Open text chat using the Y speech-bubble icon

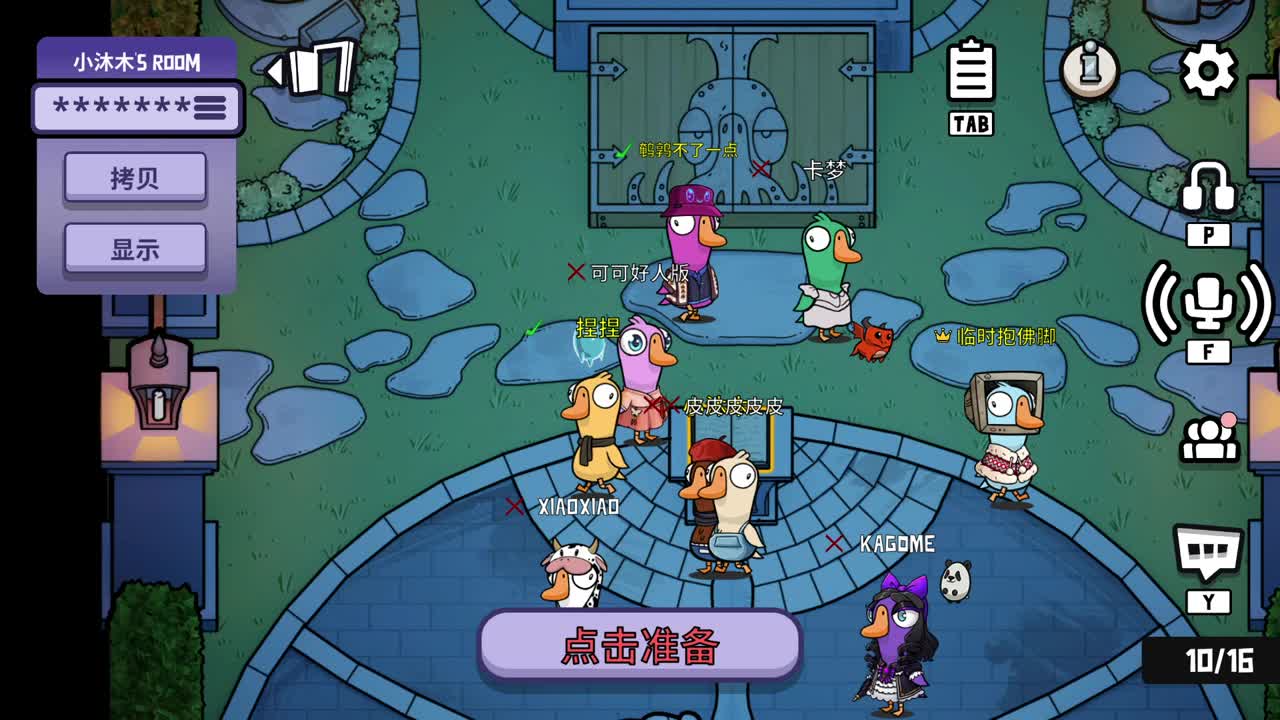click(x=1209, y=553)
